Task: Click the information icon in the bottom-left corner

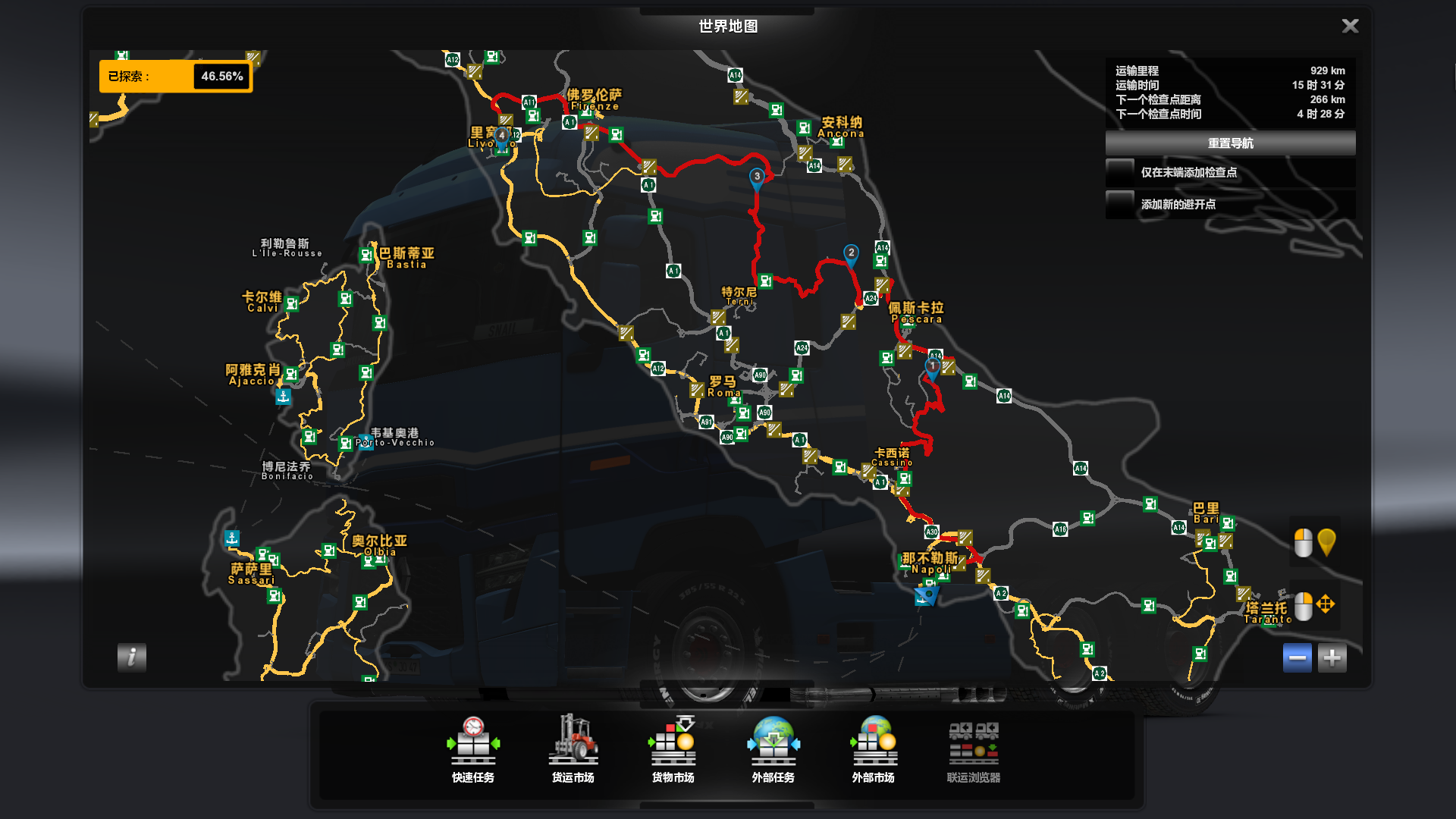Action: (x=132, y=658)
